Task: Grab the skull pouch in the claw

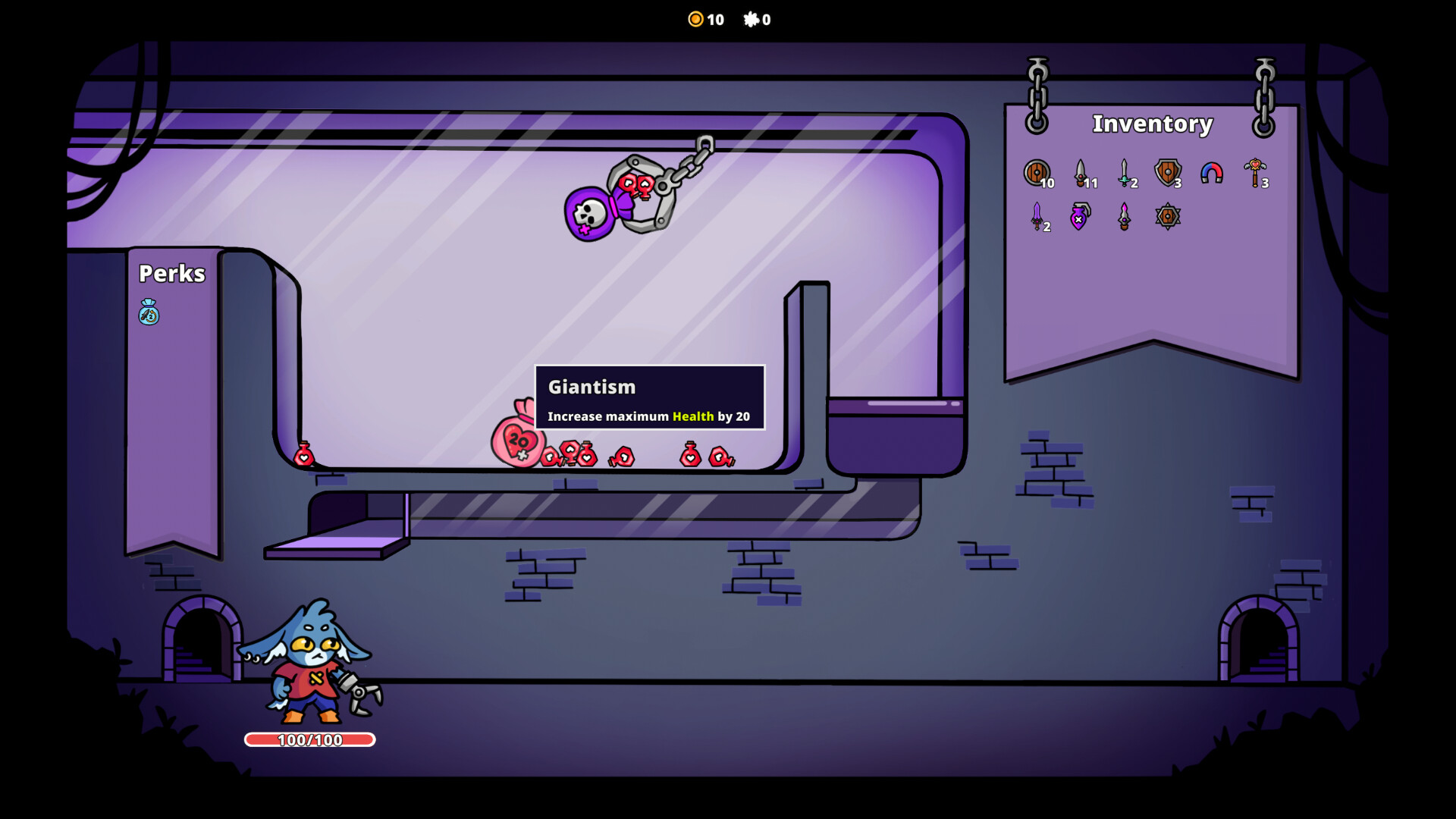Action: (588, 212)
